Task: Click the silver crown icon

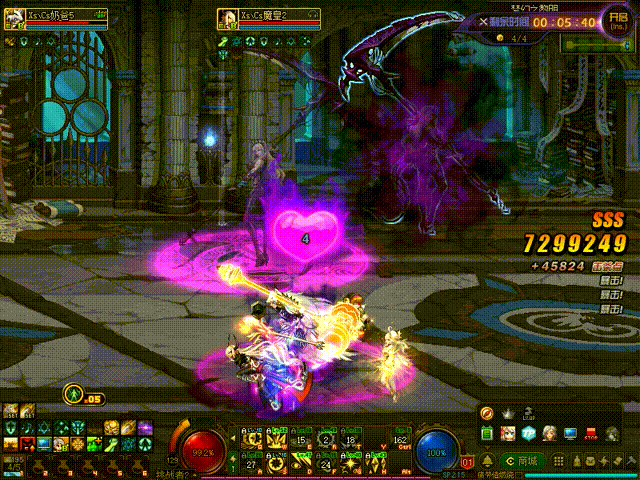Action: click(x=506, y=413)
